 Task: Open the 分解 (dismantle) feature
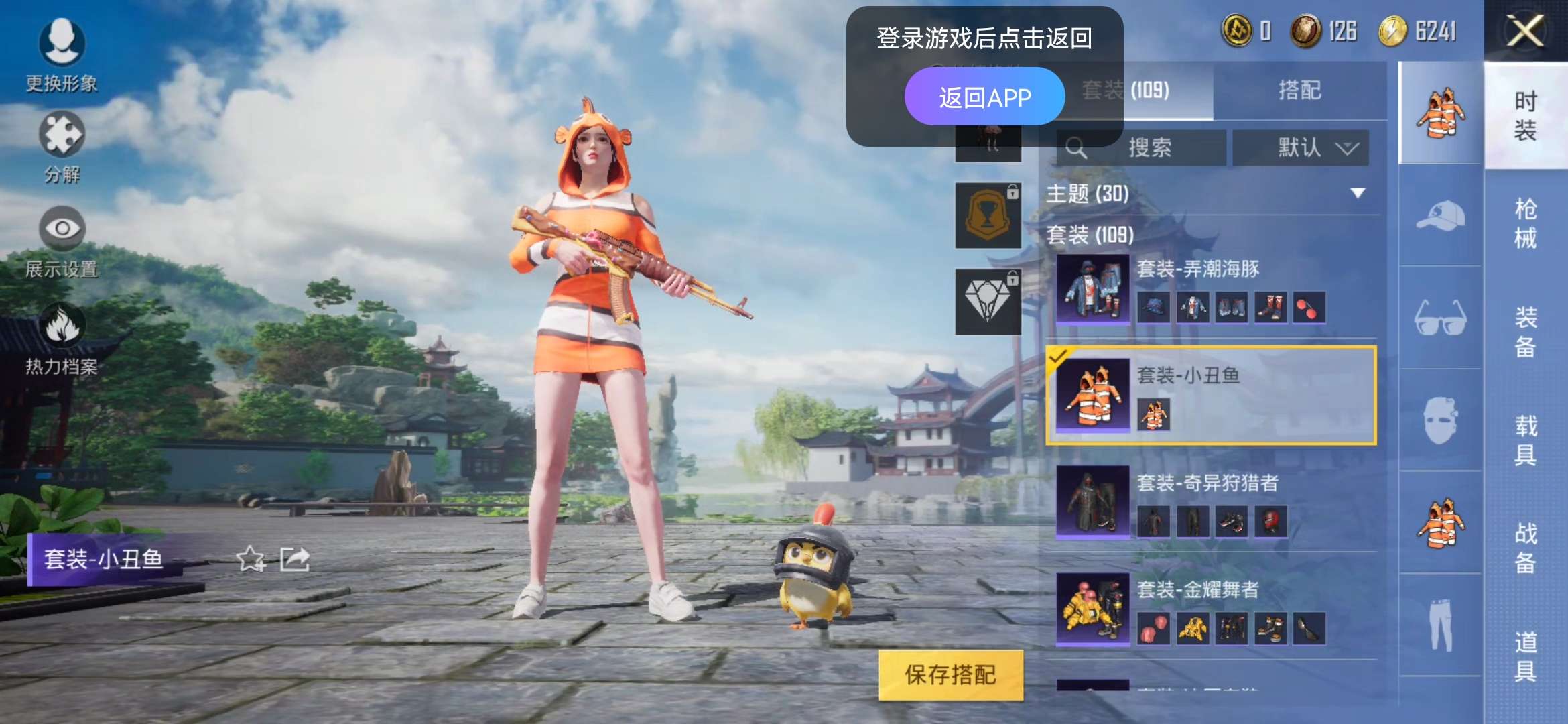pyautogui.click(x=62, y=137)
